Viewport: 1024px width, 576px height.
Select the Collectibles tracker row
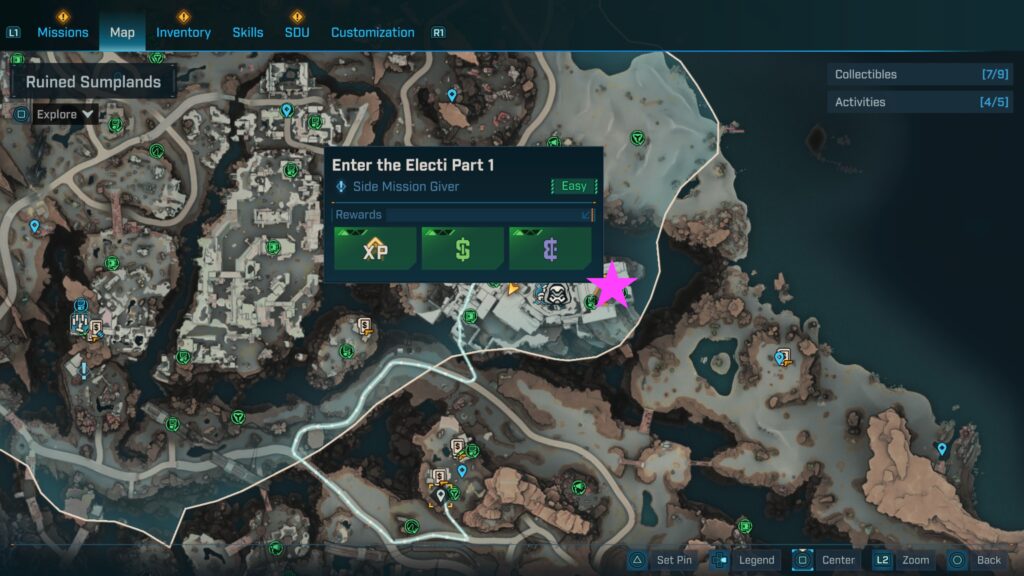coord(920,74)
